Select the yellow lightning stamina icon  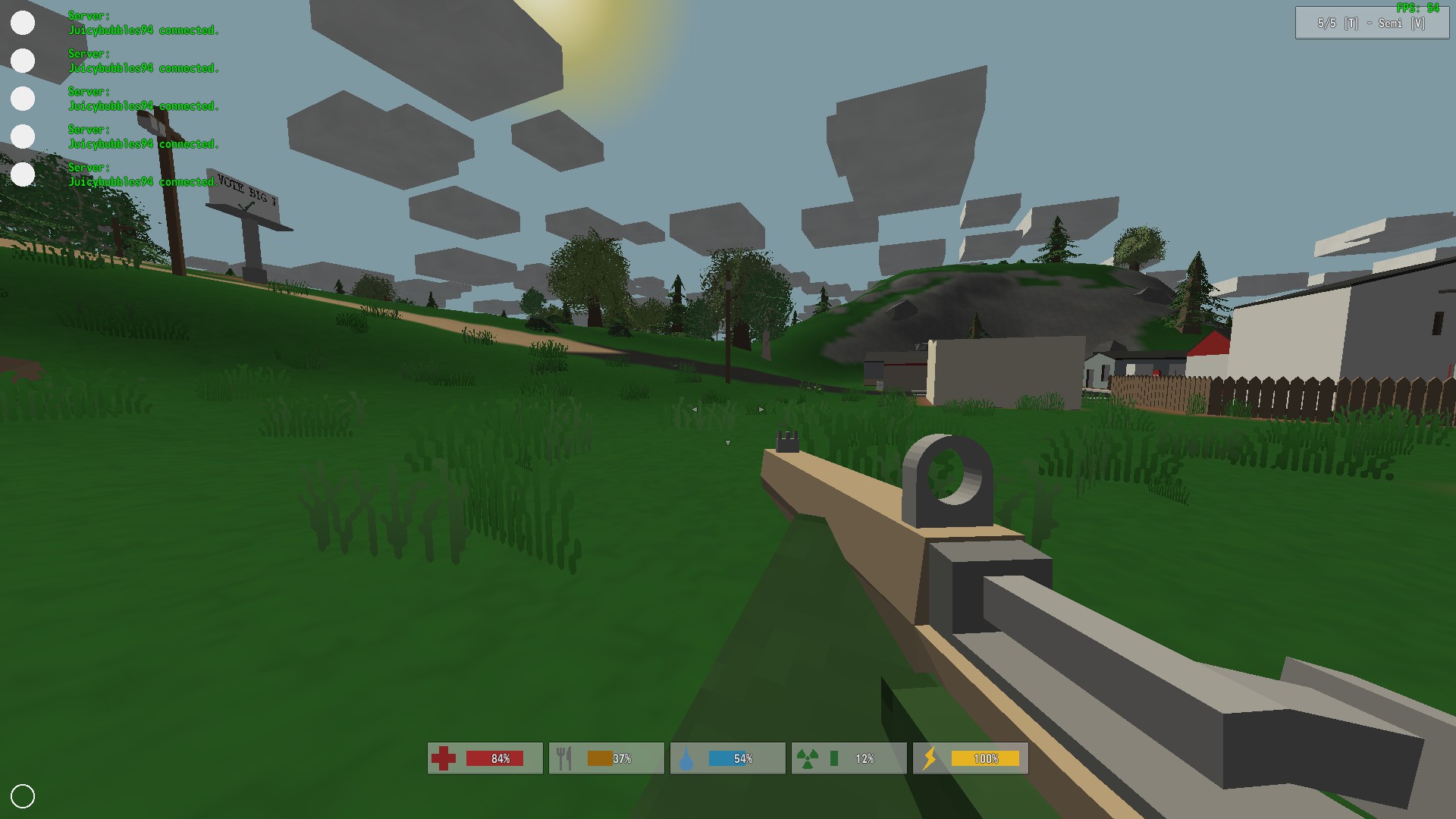[930, 758]
